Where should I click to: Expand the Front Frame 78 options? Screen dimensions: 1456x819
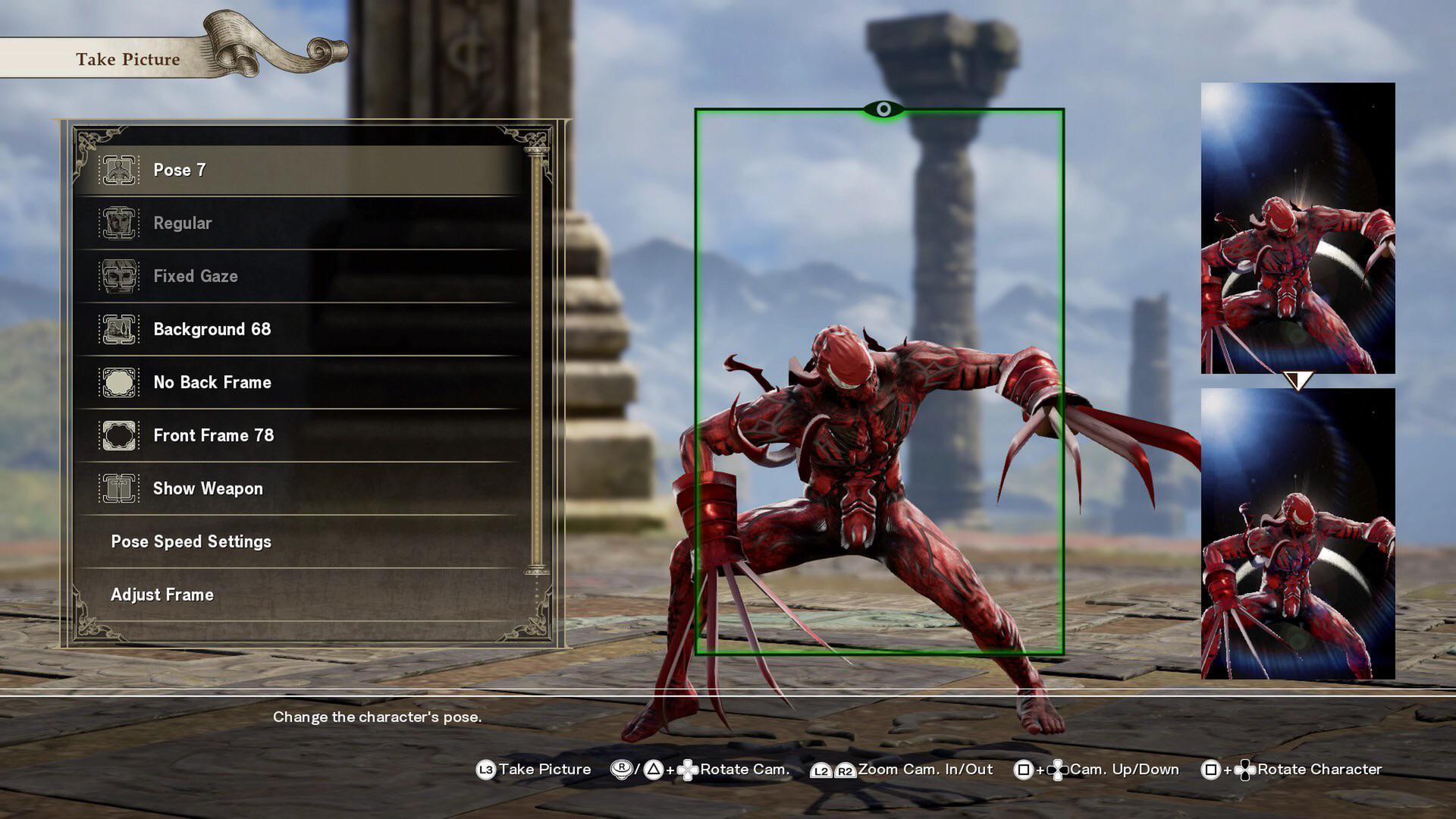click(215, 435)
